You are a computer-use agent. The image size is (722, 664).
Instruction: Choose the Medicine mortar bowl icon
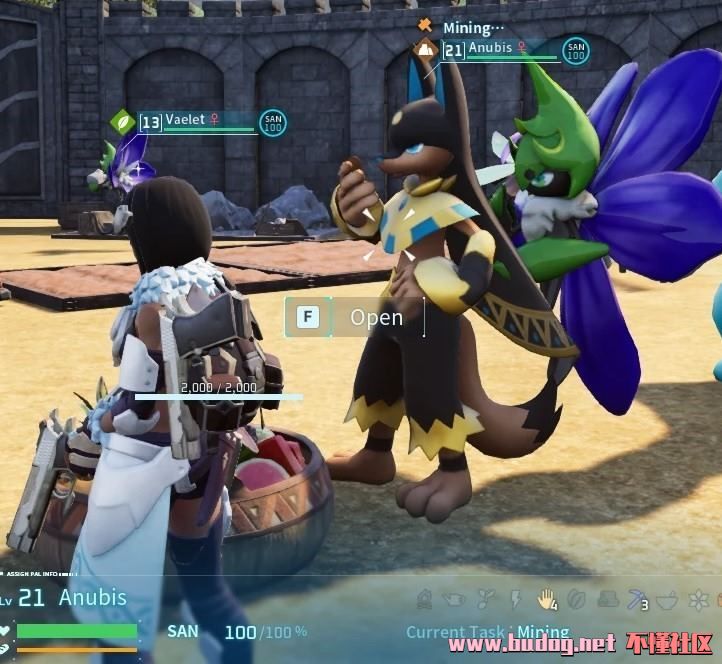pos(667,599)
